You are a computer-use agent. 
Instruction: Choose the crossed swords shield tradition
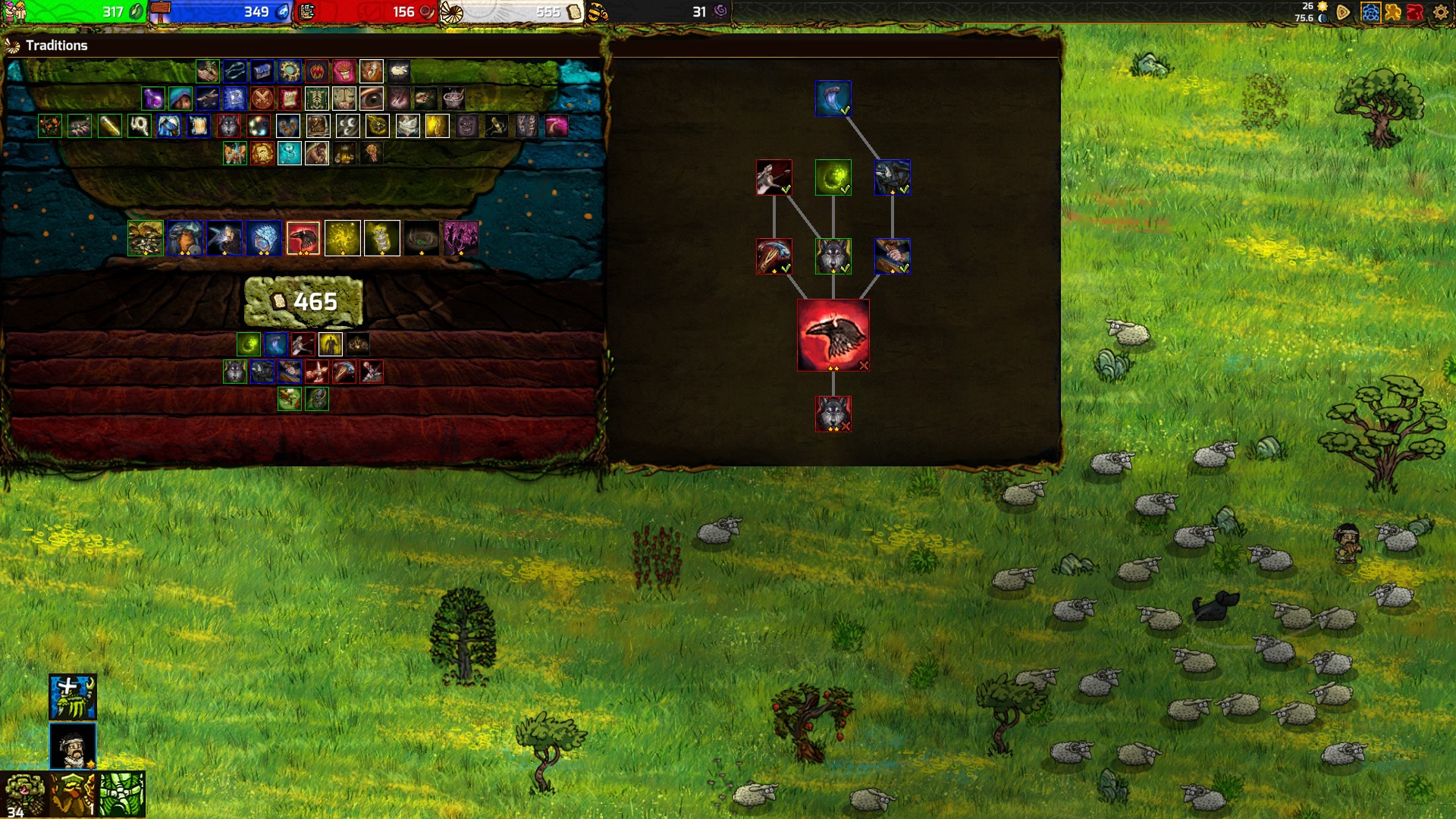262,99
